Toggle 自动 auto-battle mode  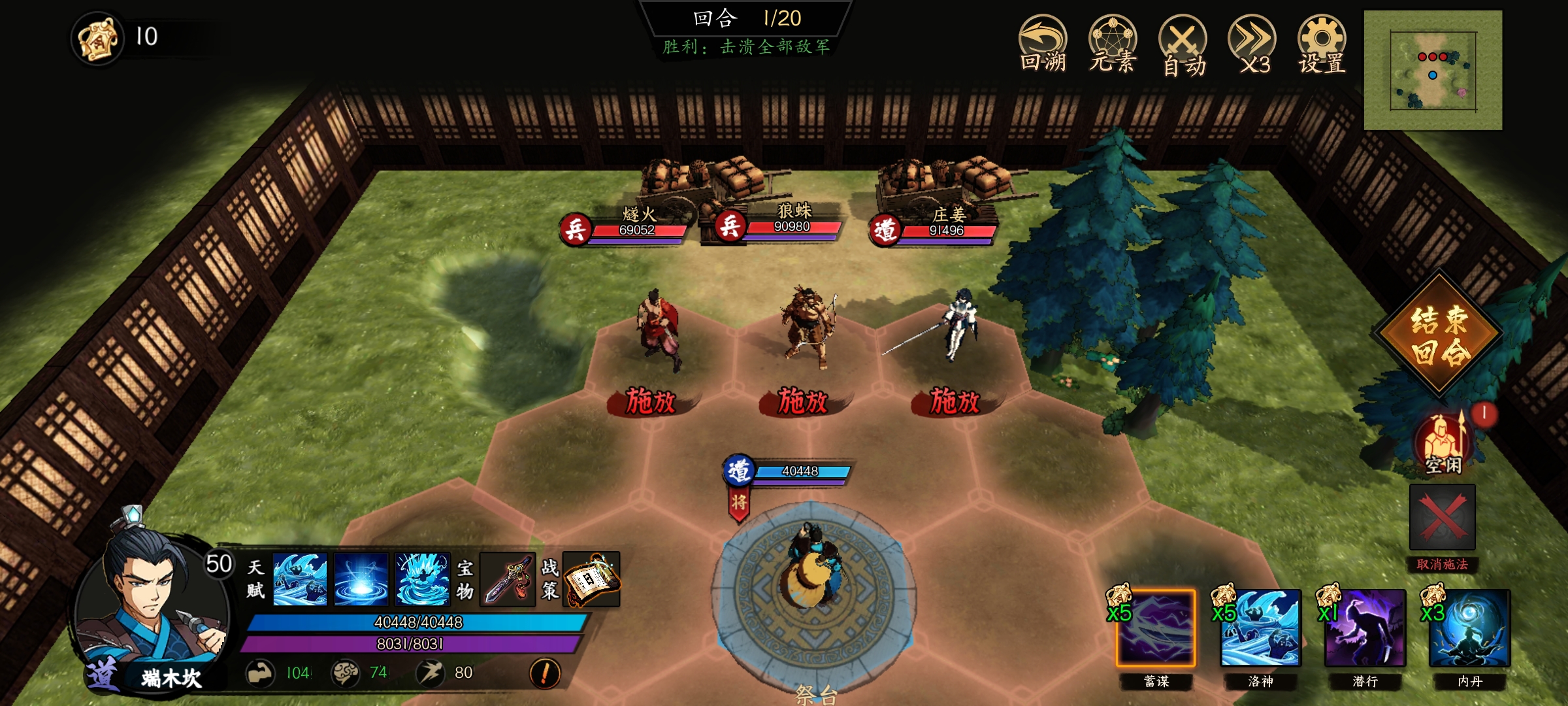click(1183, 46)
